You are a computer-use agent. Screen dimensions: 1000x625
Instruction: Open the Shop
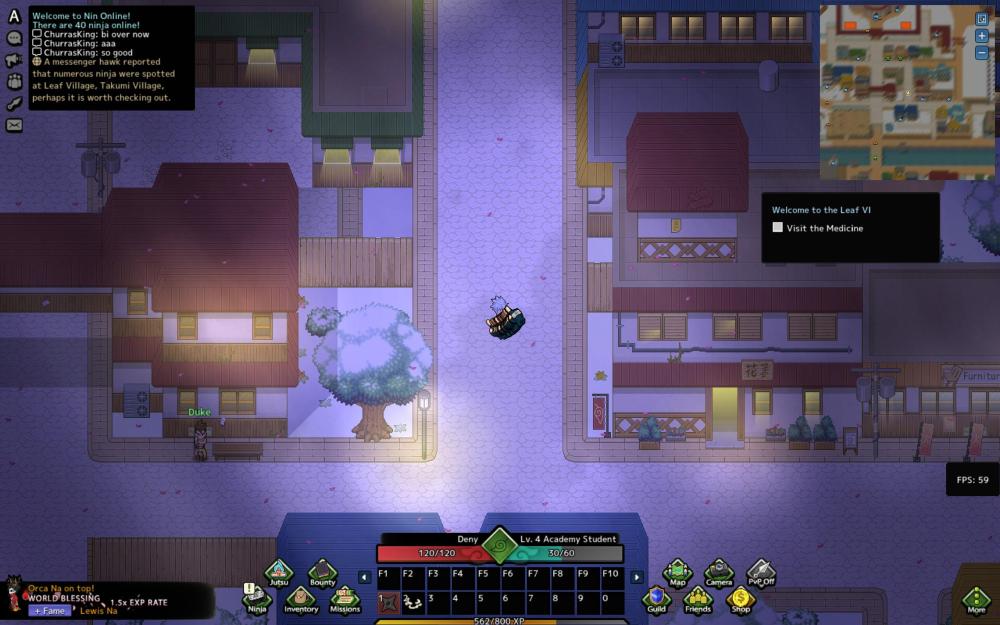[x=740, y=598]
